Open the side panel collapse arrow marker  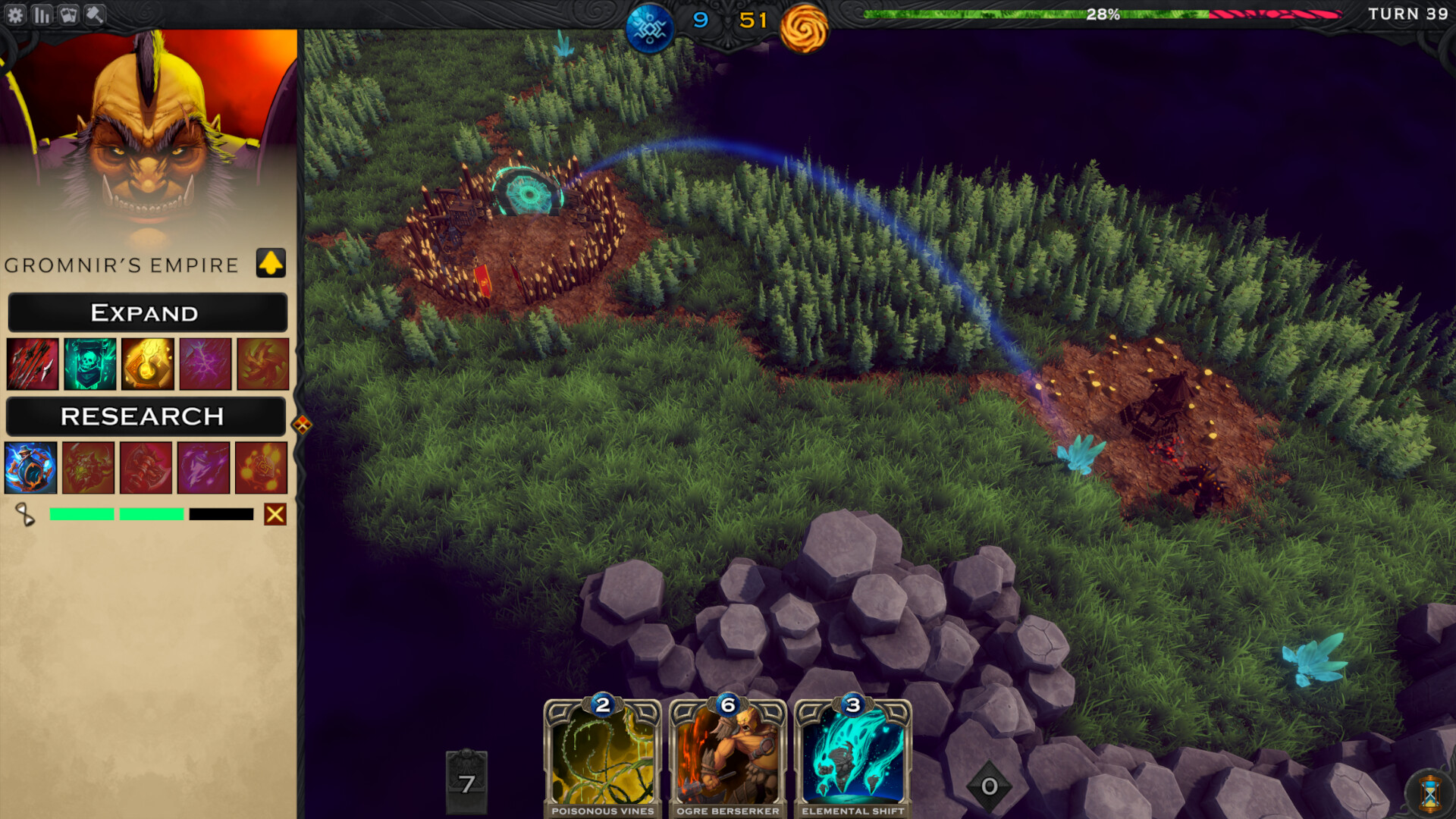click(x=303, y=425)
